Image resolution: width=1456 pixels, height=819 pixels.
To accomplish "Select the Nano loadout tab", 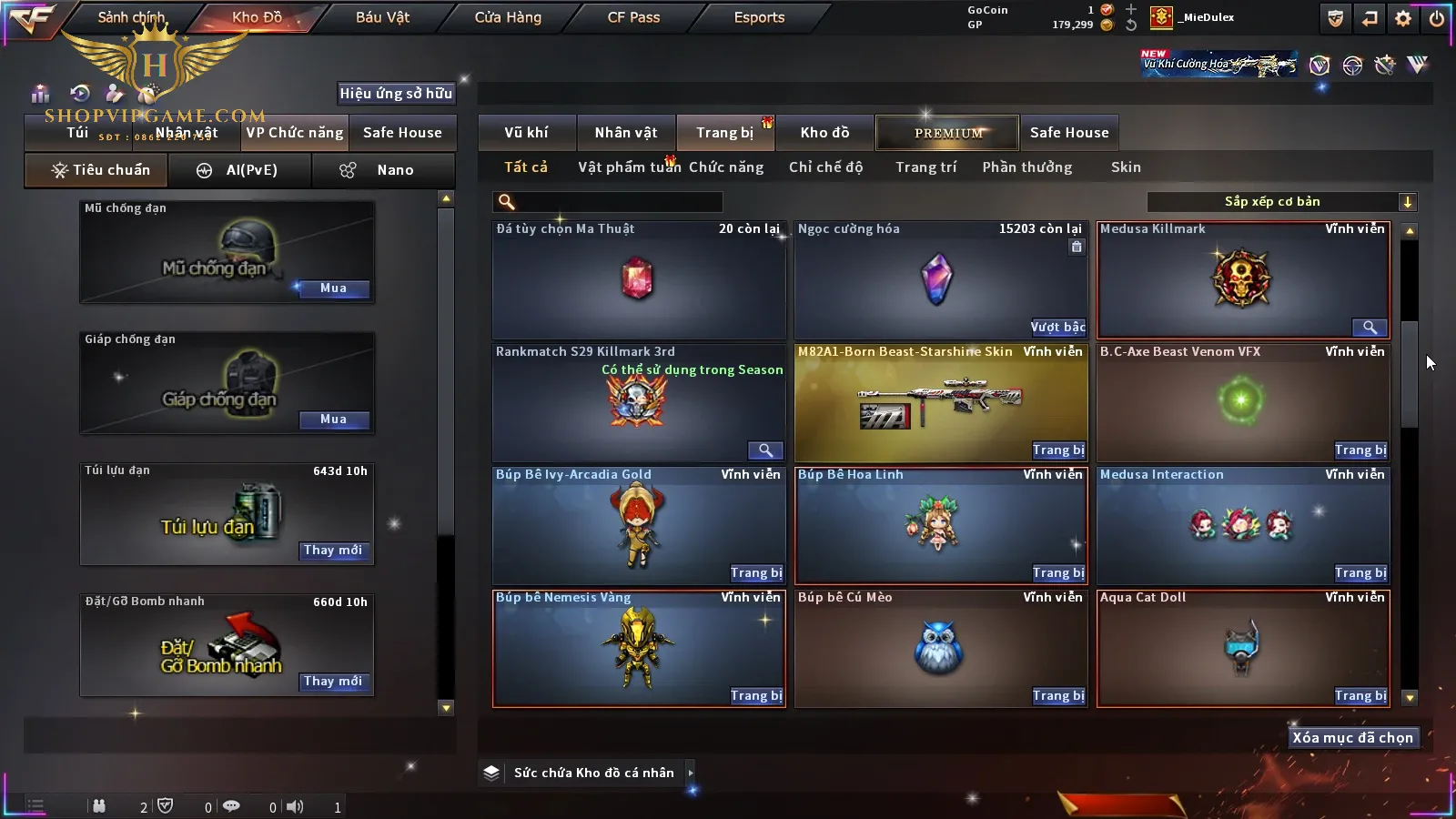I will coord(382,170).
